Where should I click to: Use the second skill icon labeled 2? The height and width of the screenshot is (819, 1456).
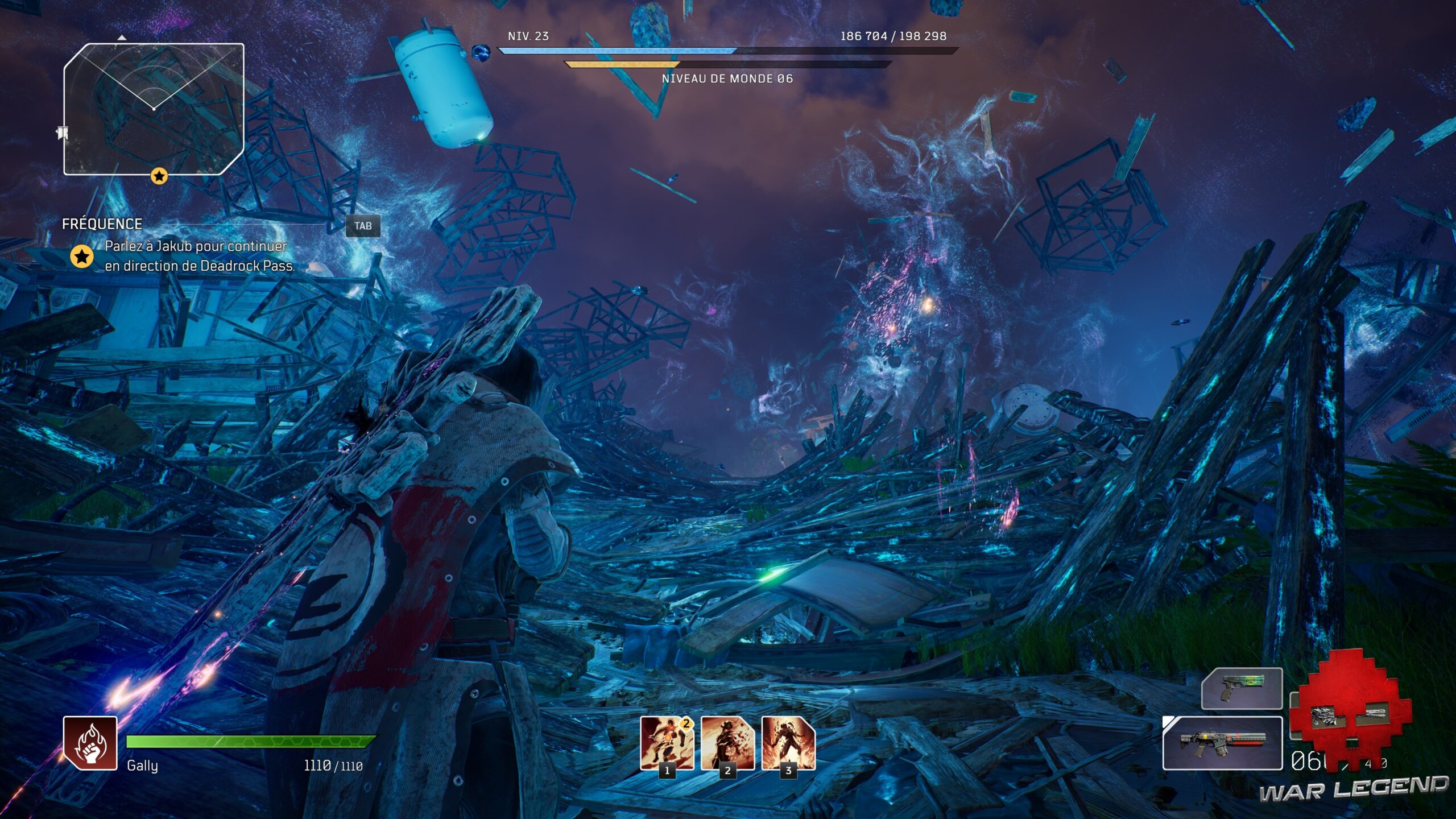coord(727,742)
